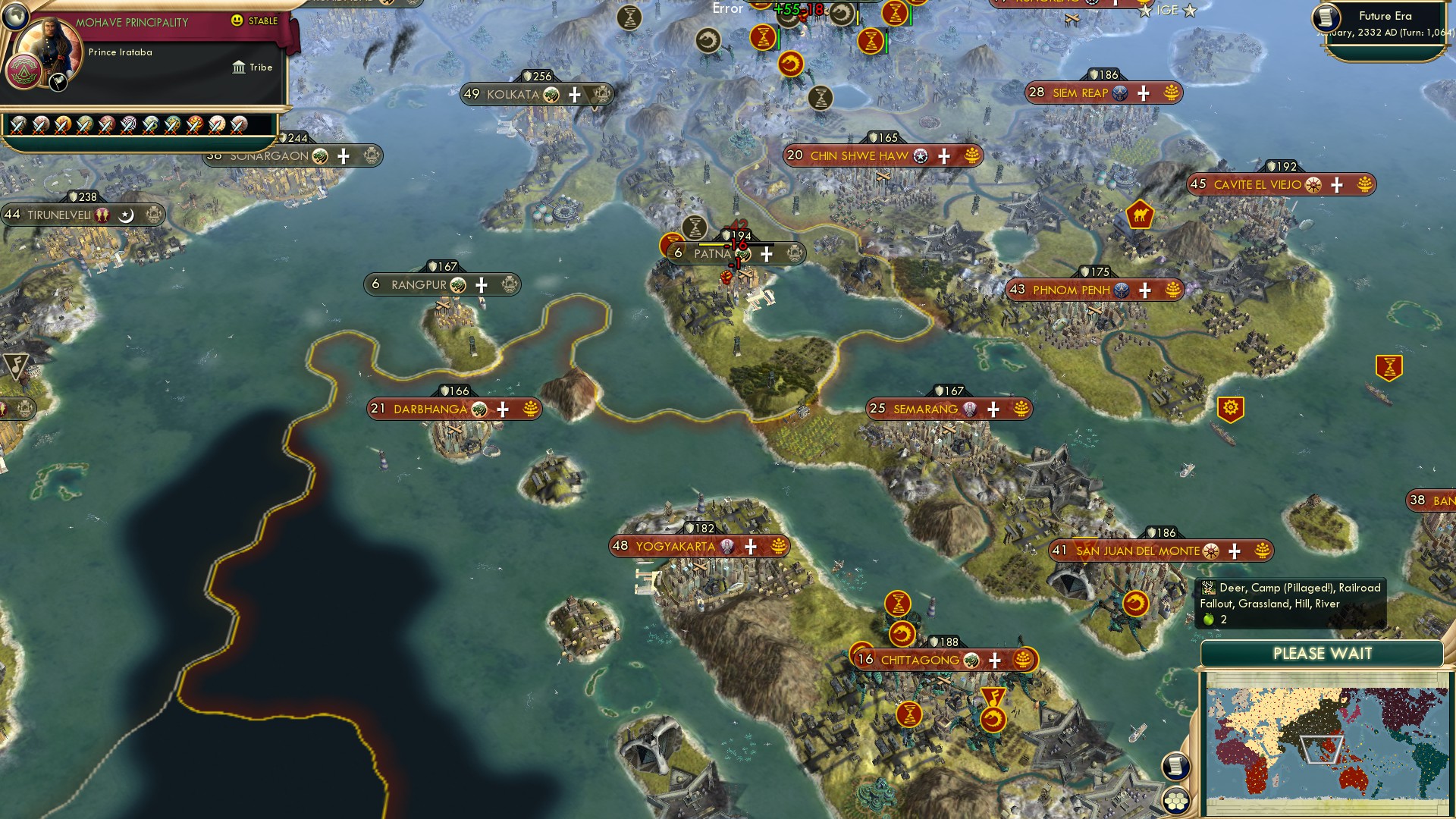Click the flag icon under the leader portrait
This screenshot has width=1456, height=819.
click(57, 83)
